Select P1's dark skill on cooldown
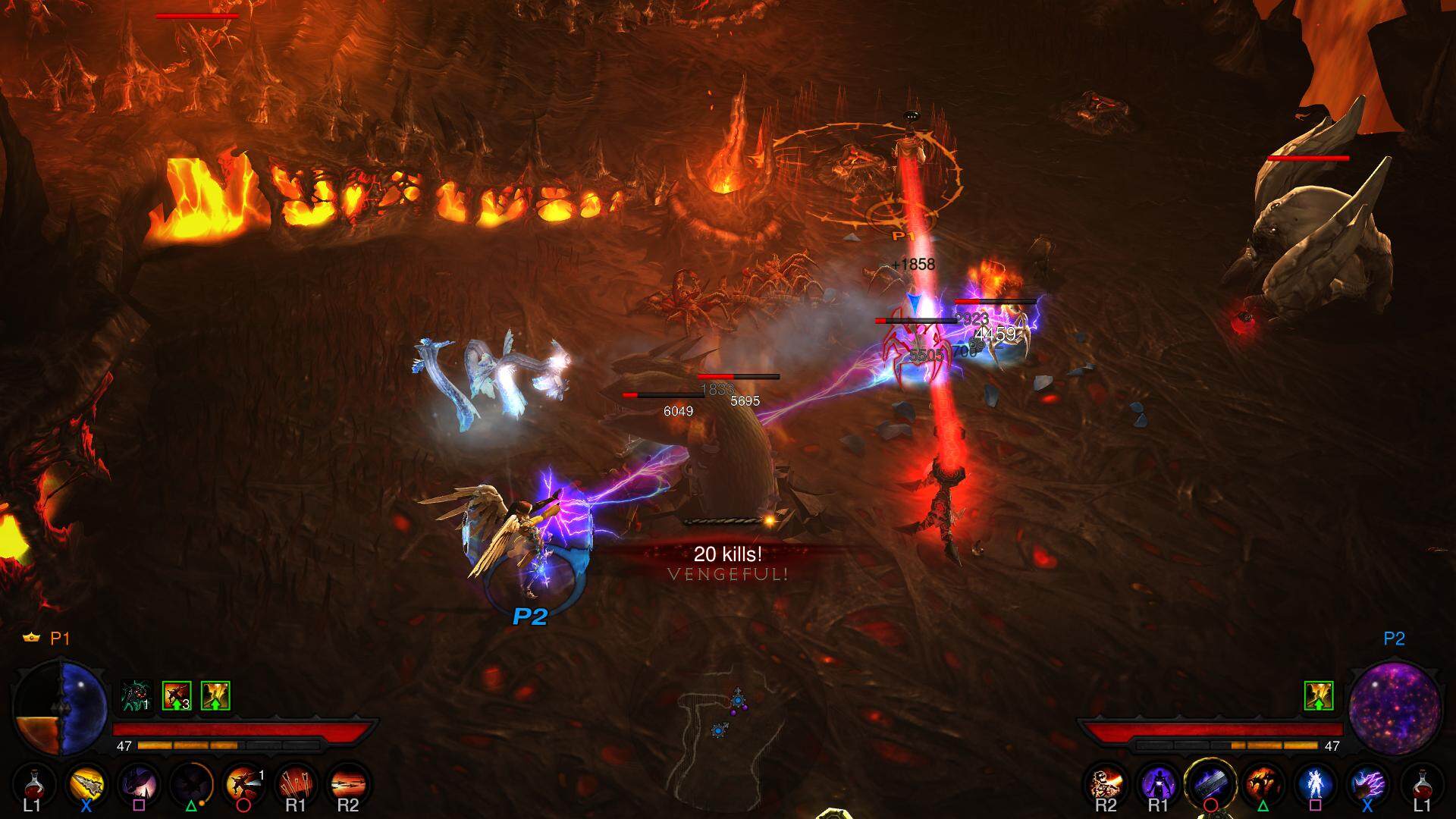 191,785
